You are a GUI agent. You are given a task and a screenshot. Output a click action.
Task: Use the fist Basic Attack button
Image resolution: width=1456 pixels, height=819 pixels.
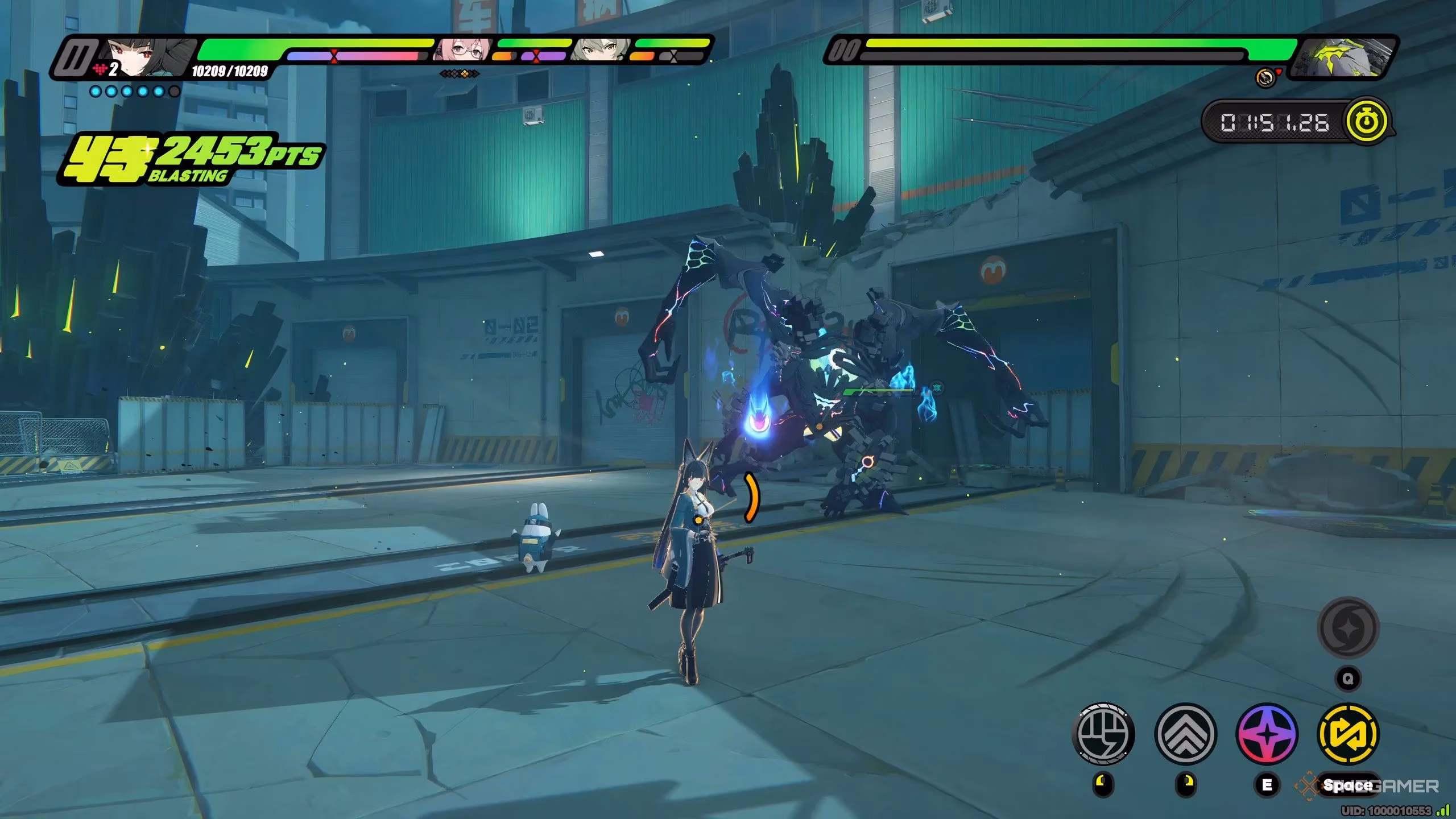point(1103,733)
